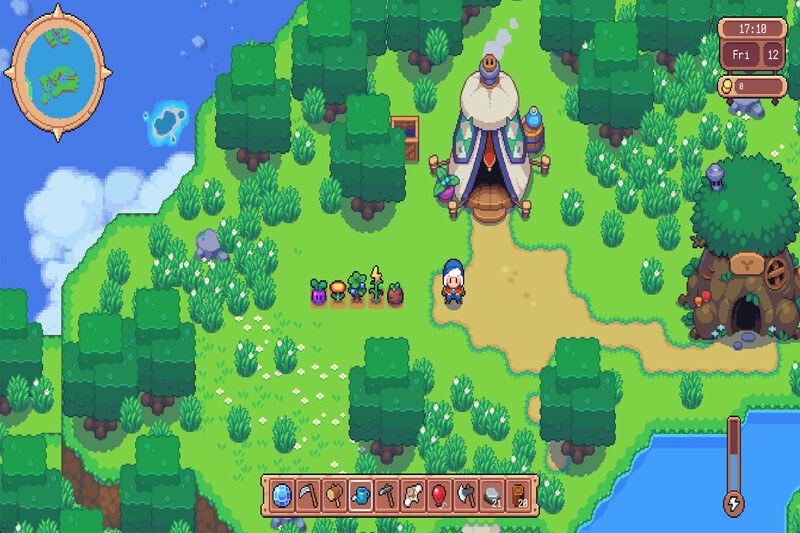This screenshot has height=533, width=800.
Task: Equip the pickaxe tool
Action: click(387, 494)
